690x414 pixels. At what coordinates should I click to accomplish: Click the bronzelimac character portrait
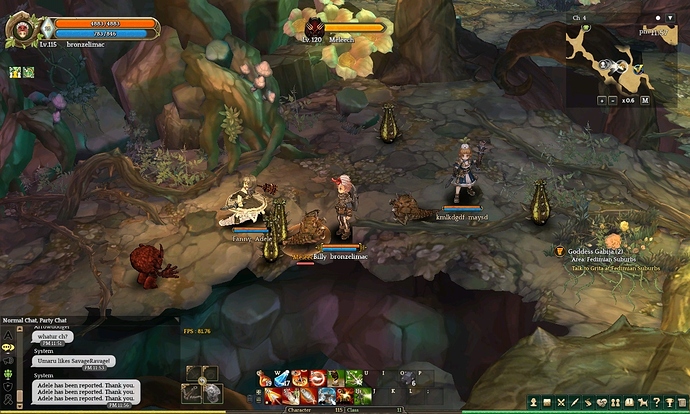(20, 28)
